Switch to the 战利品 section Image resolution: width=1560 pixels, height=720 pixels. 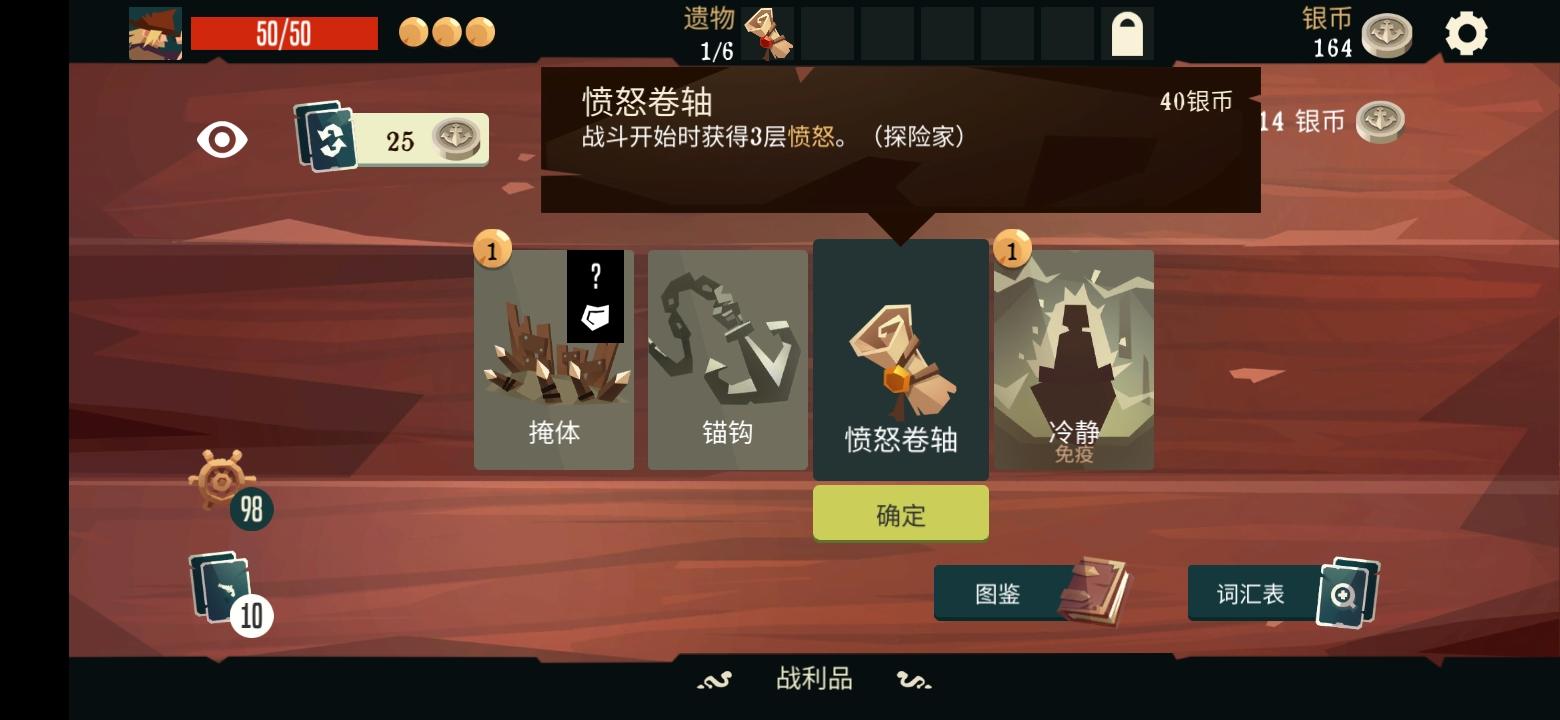click(812, 677)
